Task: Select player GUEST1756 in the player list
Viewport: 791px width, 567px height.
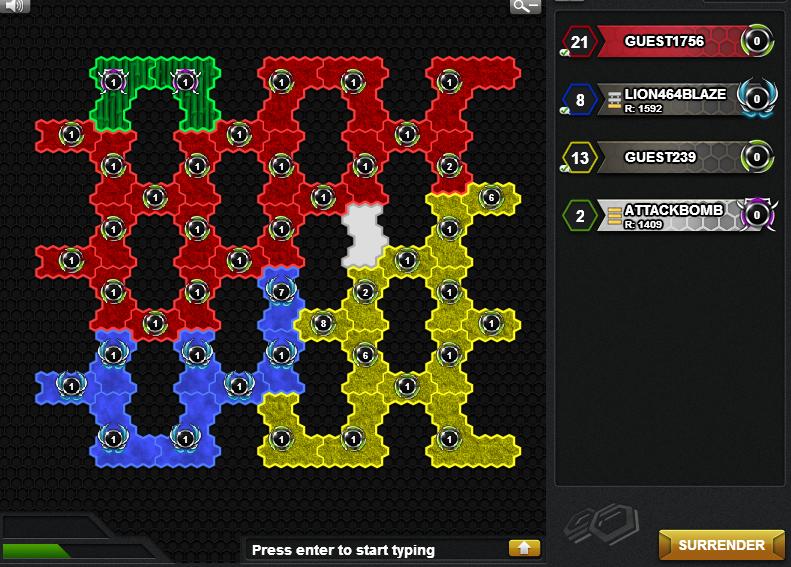Action: coord(664,42)
